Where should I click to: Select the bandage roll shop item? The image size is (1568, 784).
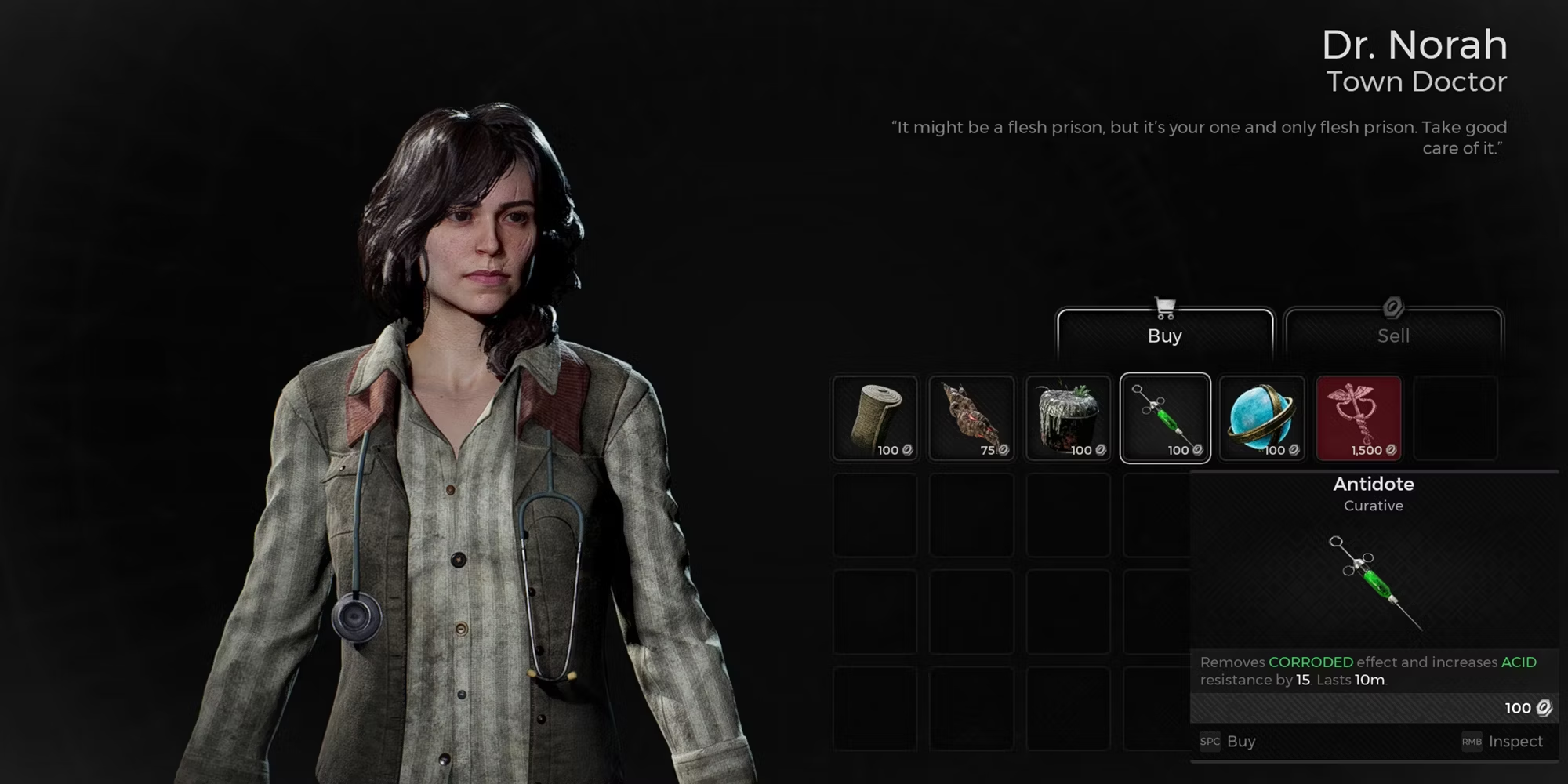pos(874,418)
